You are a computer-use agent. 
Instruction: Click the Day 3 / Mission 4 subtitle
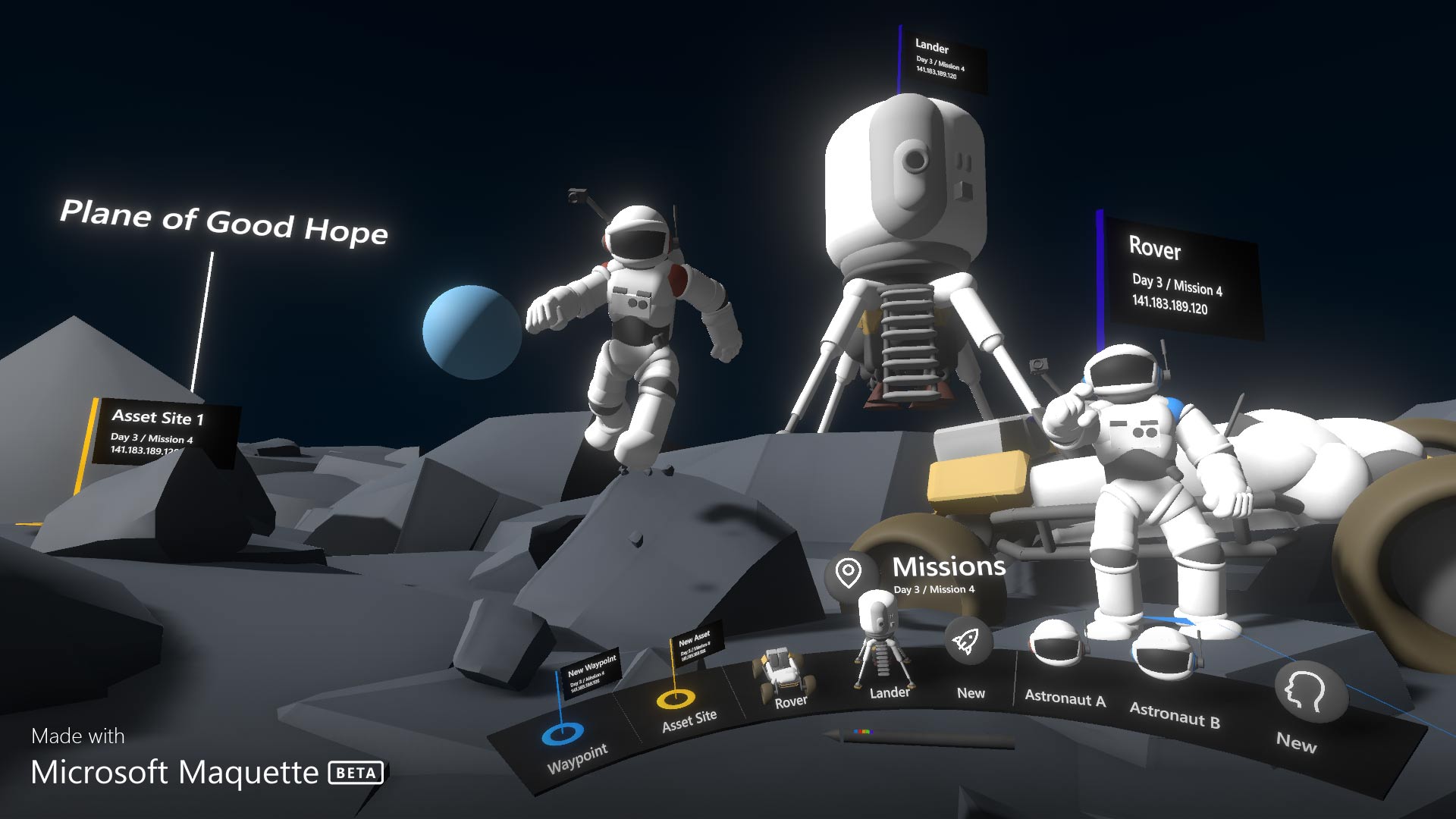point(934,588)
